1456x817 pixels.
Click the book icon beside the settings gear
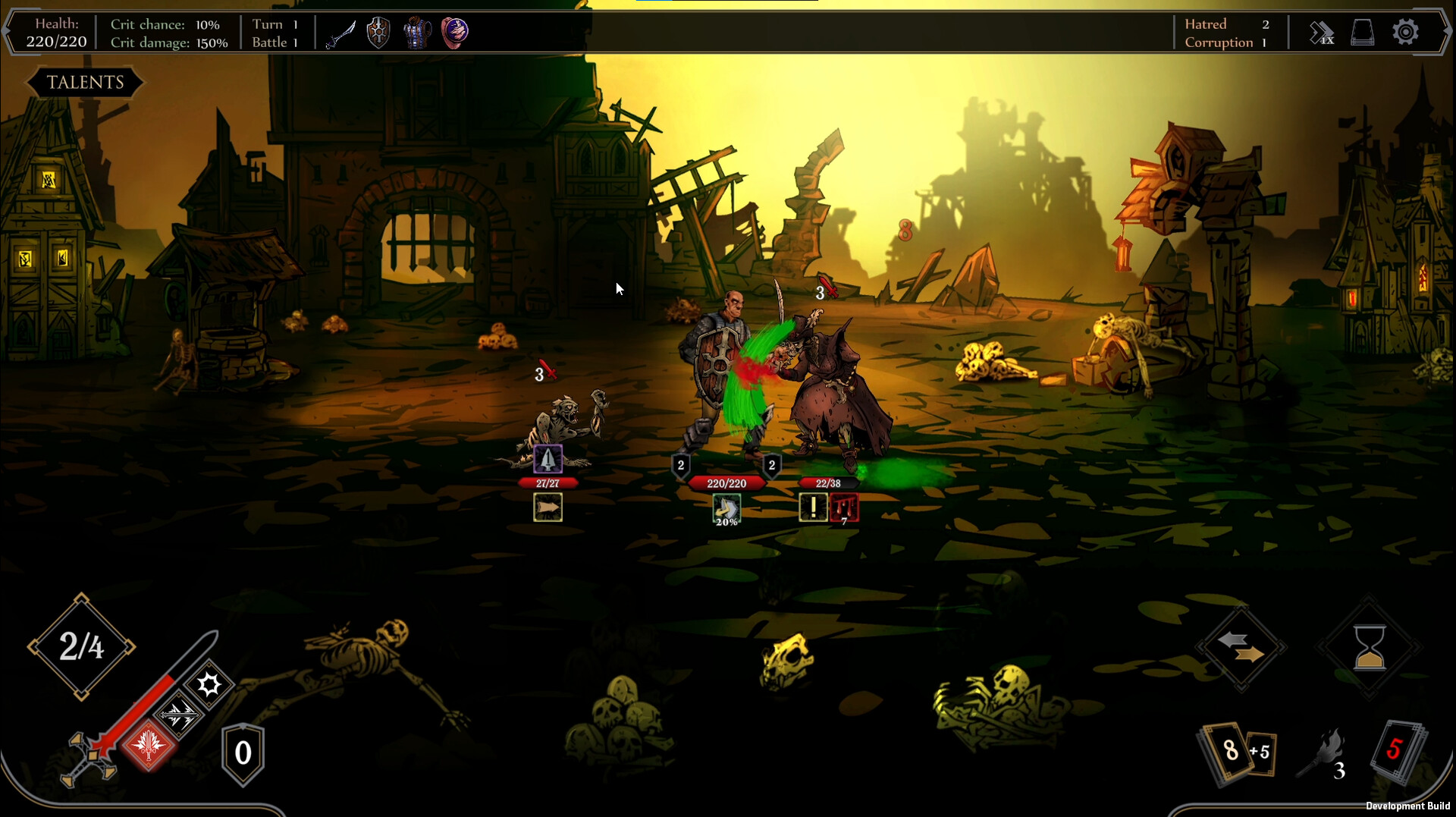tap(1363, 32)
